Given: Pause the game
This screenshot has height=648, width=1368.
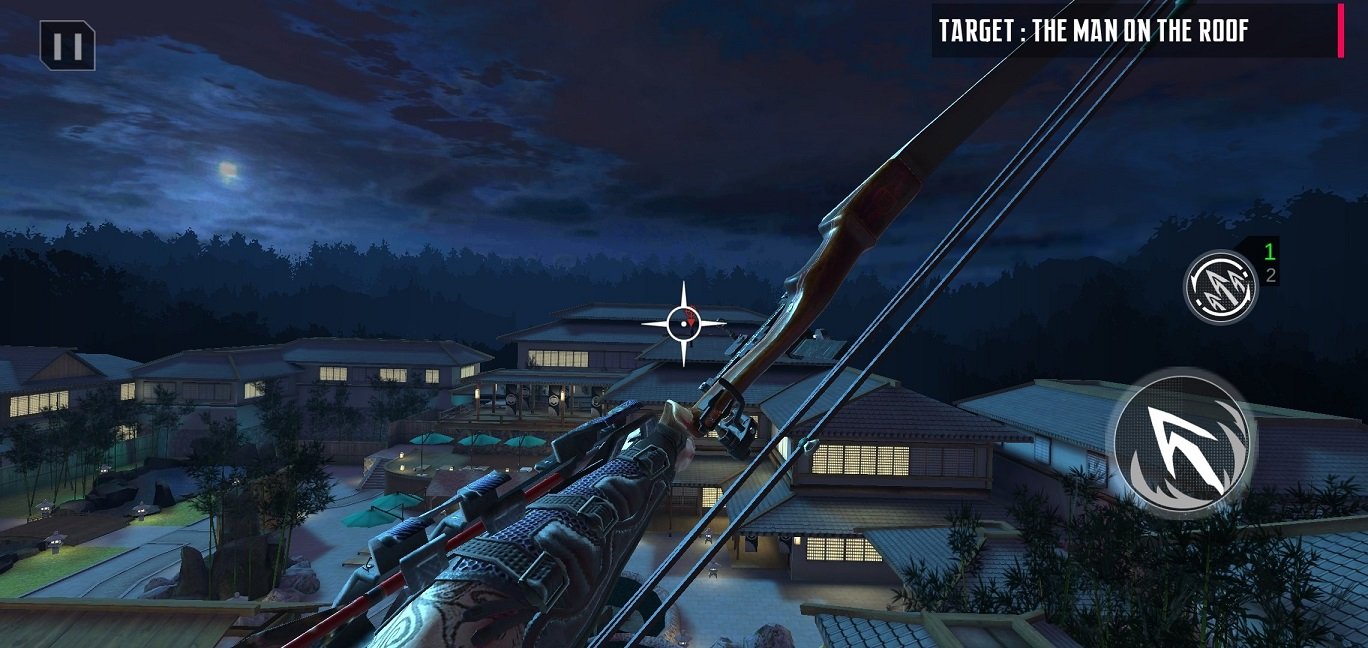Looking at the screenshot, I should coord(67,46).
